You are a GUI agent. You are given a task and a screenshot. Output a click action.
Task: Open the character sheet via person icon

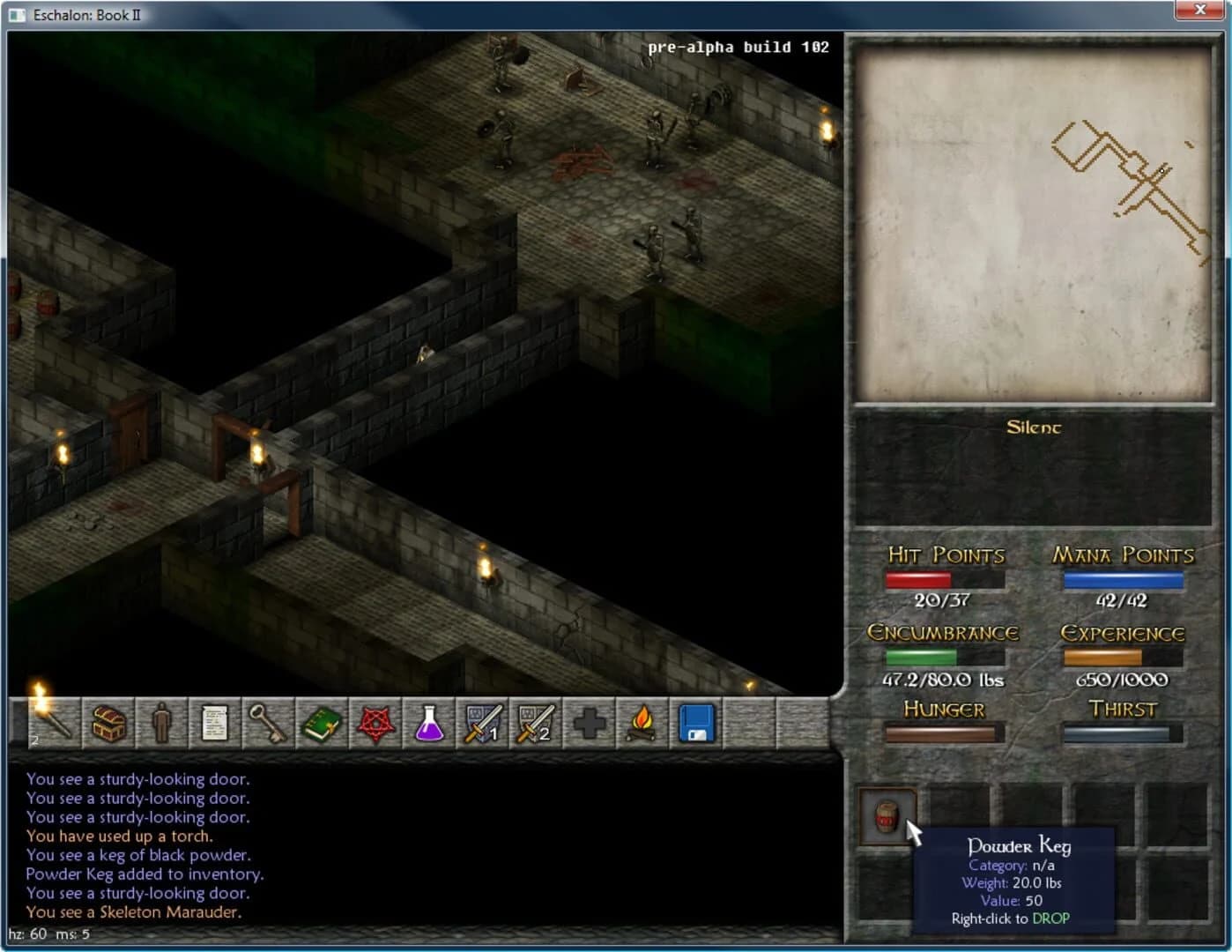[x=162, y=723]
